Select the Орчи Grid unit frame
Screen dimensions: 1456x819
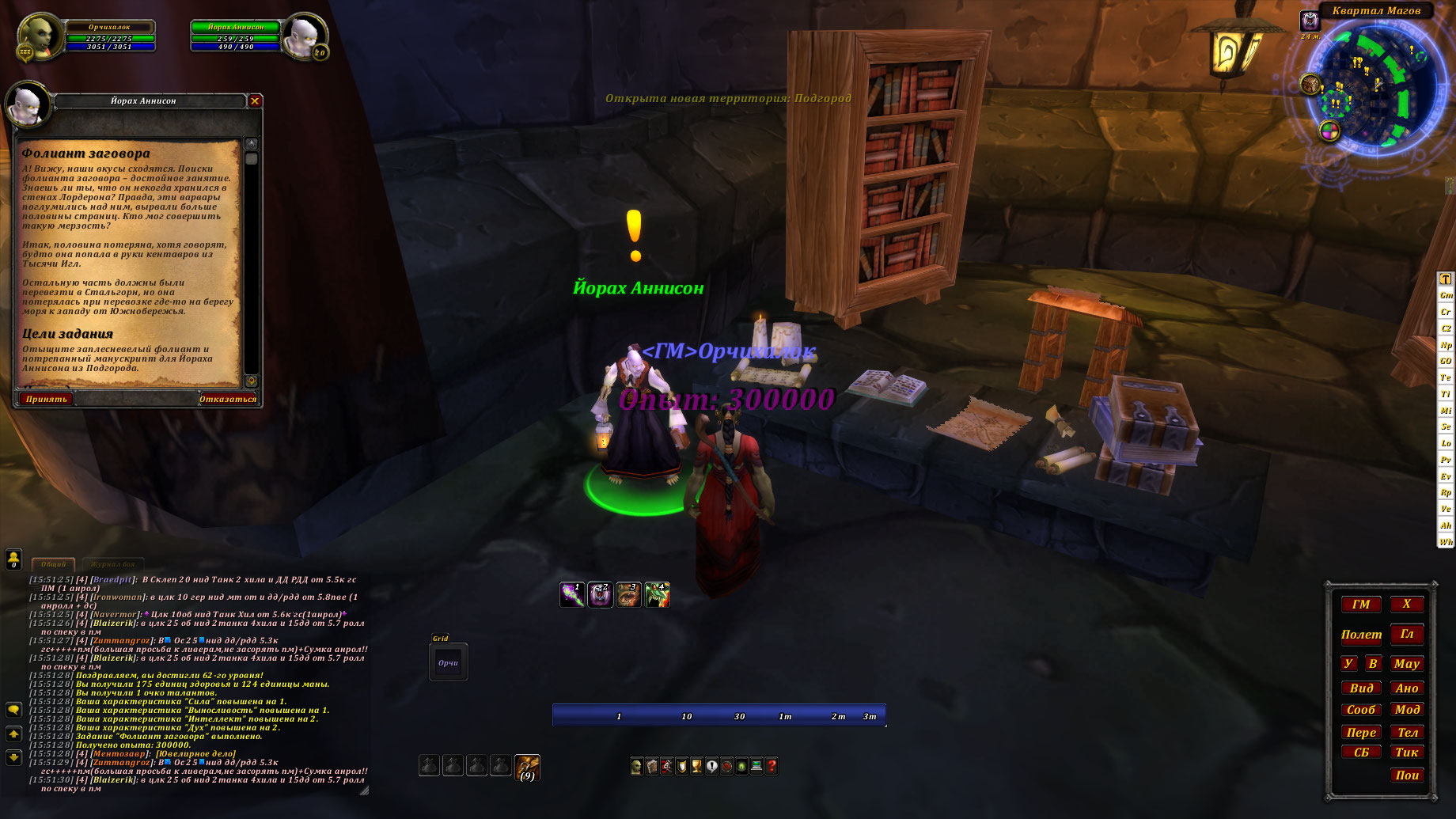[448, 663]
